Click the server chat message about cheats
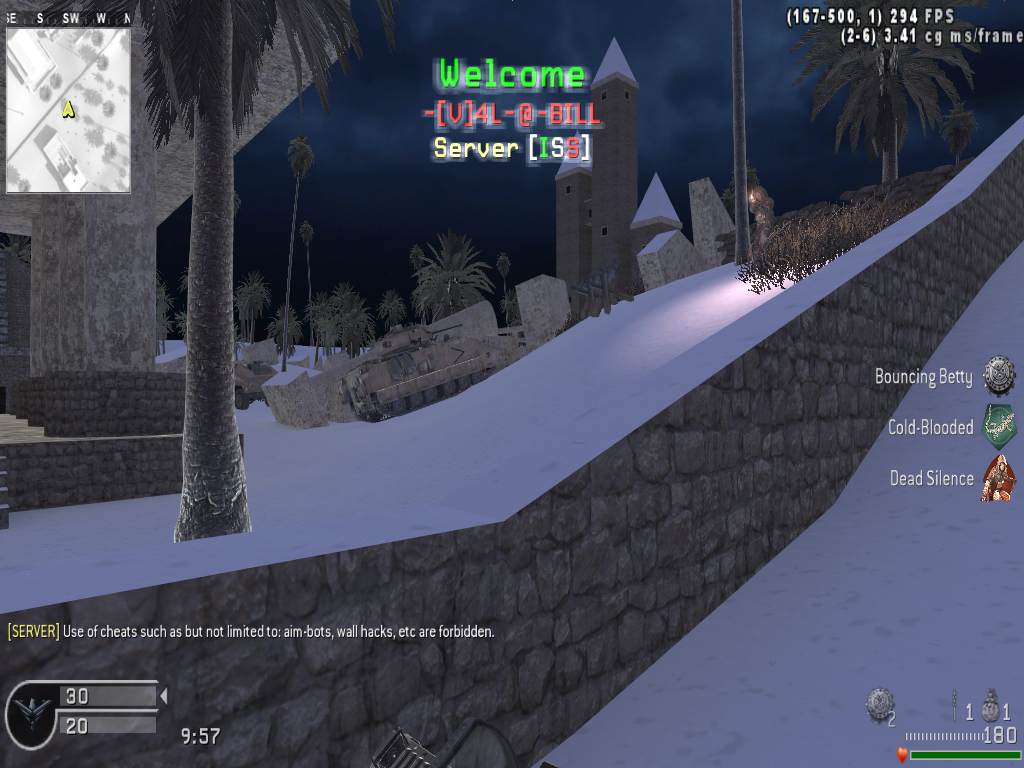This screenshot has width=1024, height=768. point(251,632)
